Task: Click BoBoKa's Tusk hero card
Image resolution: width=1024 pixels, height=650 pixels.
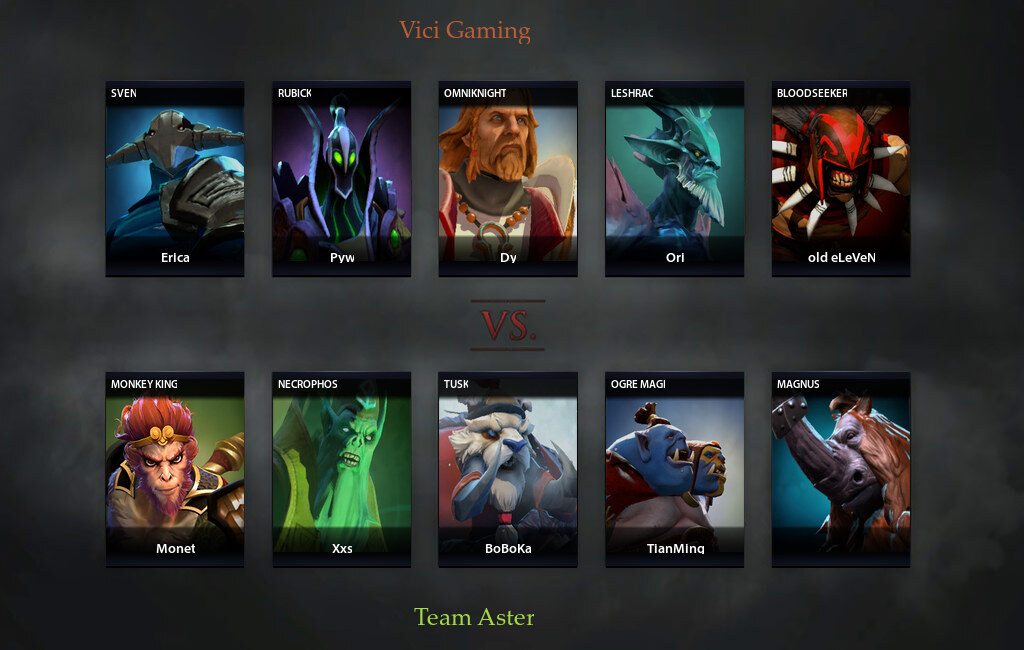Action: [508, 469]
